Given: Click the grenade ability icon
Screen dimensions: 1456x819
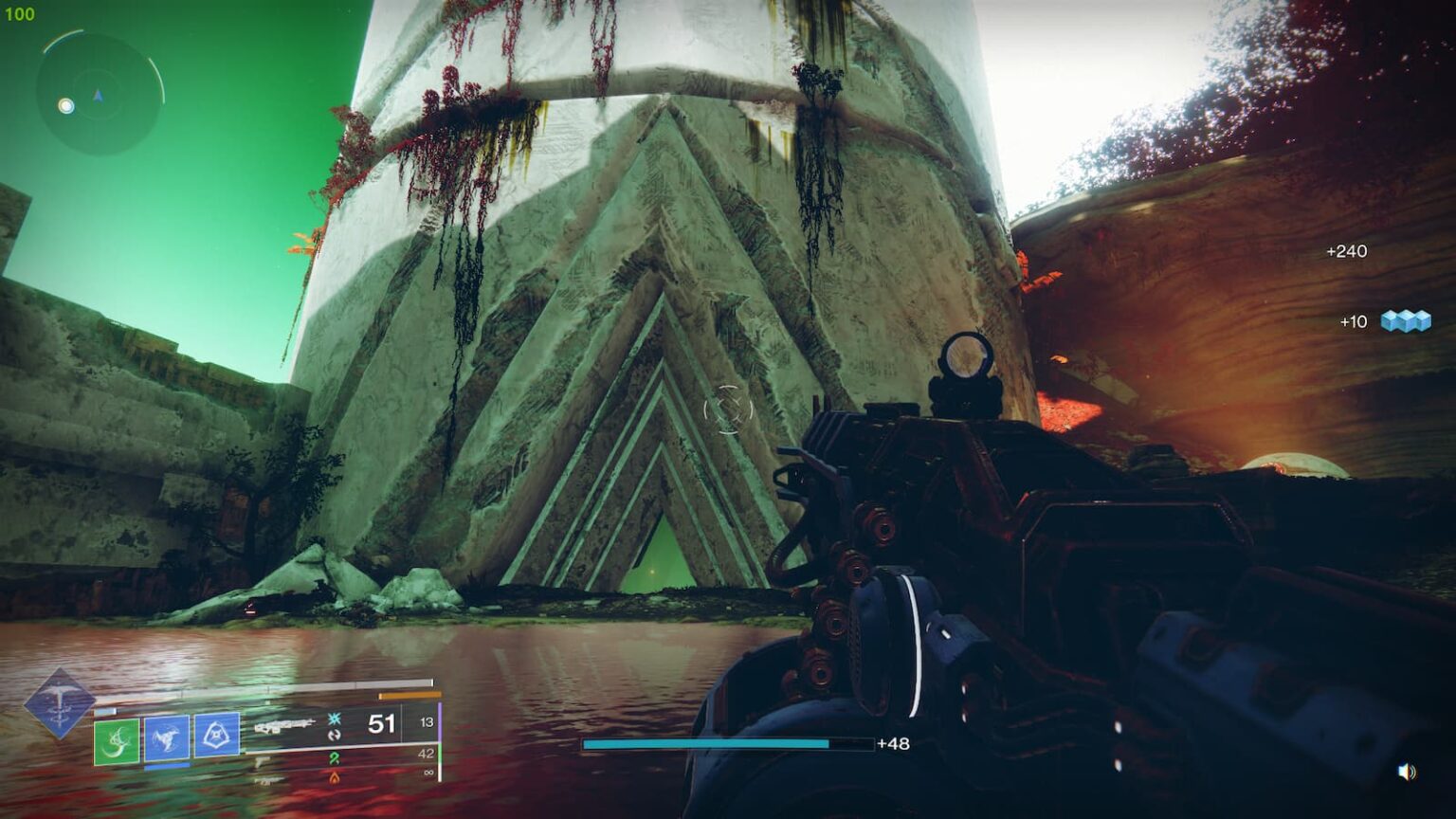Looking at the screenshot, I should pos(216,736).
